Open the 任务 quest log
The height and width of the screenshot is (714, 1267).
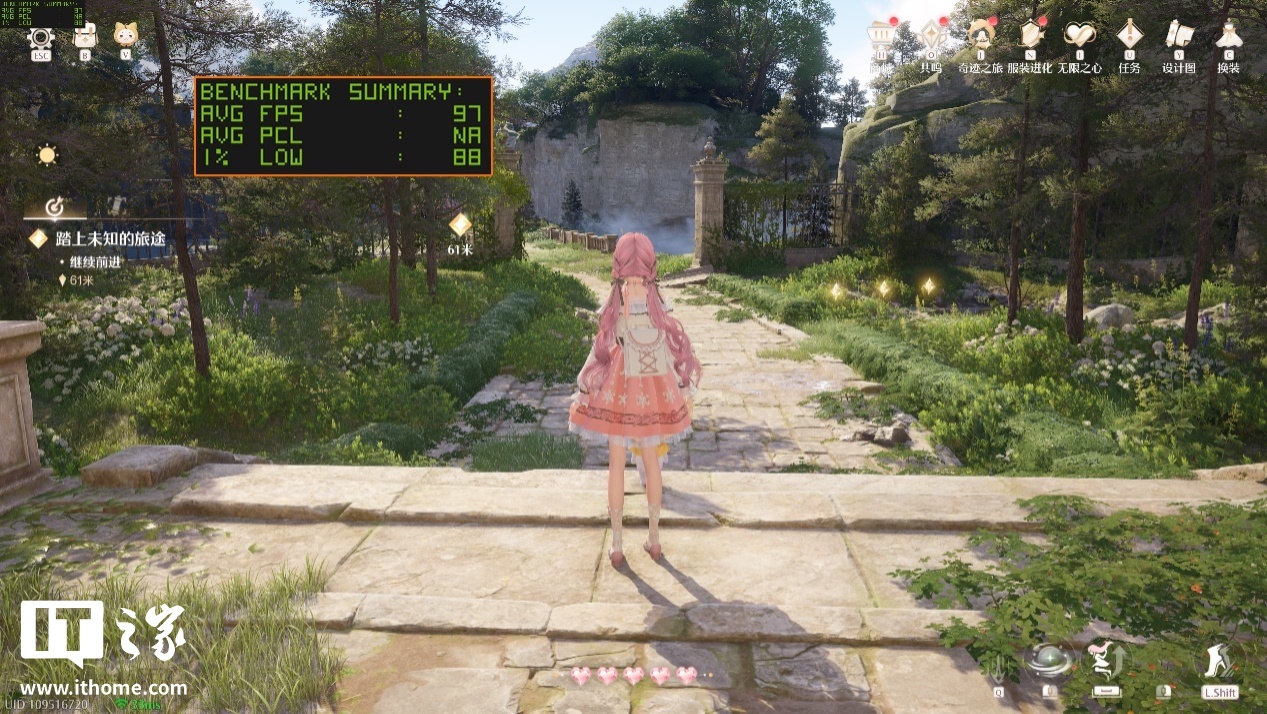1130,36
